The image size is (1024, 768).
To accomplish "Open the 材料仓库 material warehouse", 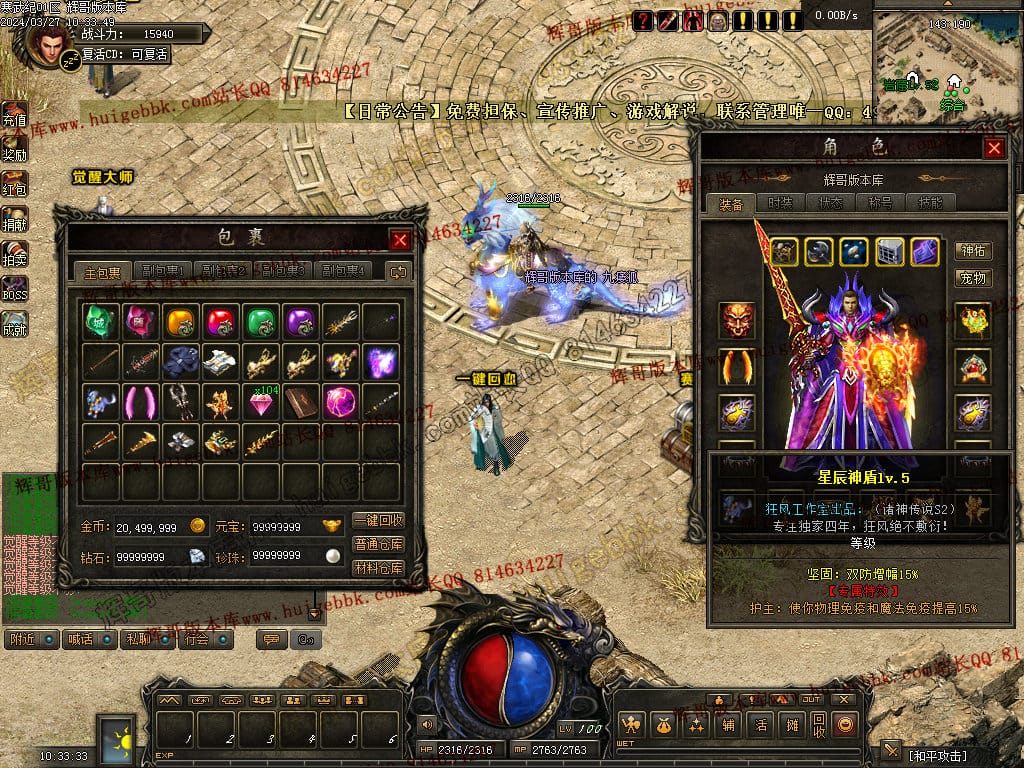I will (378, 568).
